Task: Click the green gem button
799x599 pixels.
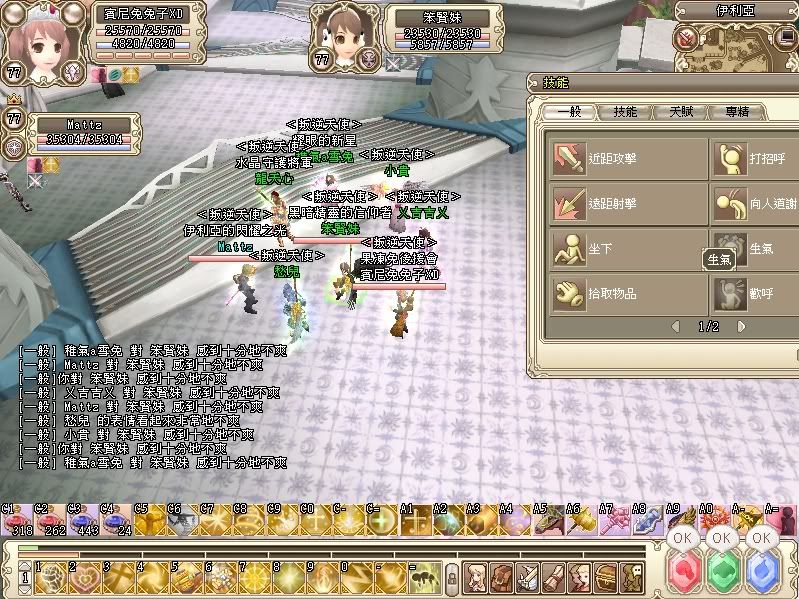Action: pyautogui.click(x=722, y=574)
